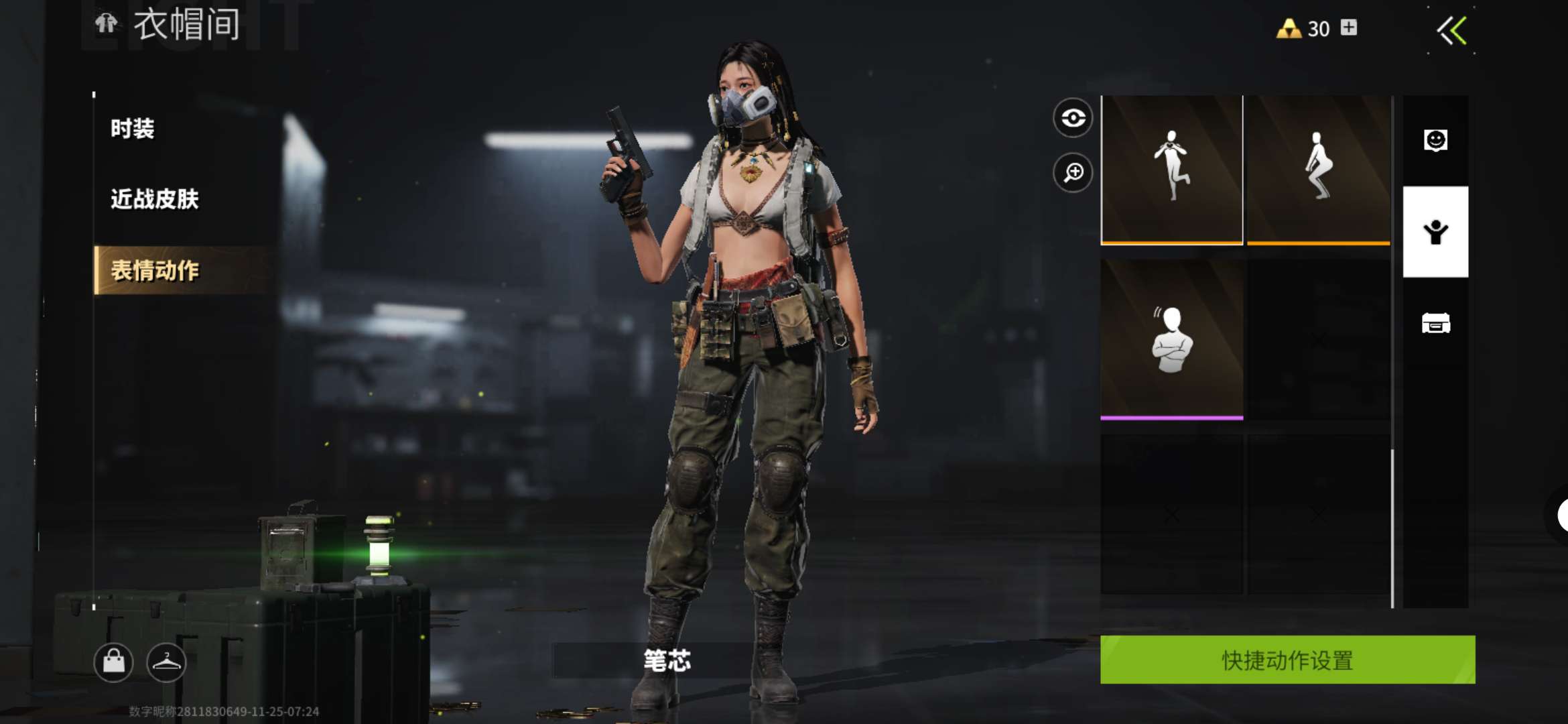Select the arms-raised figure action tab
Viewport: 1568px width, 724px height.
pos(1435,232)
